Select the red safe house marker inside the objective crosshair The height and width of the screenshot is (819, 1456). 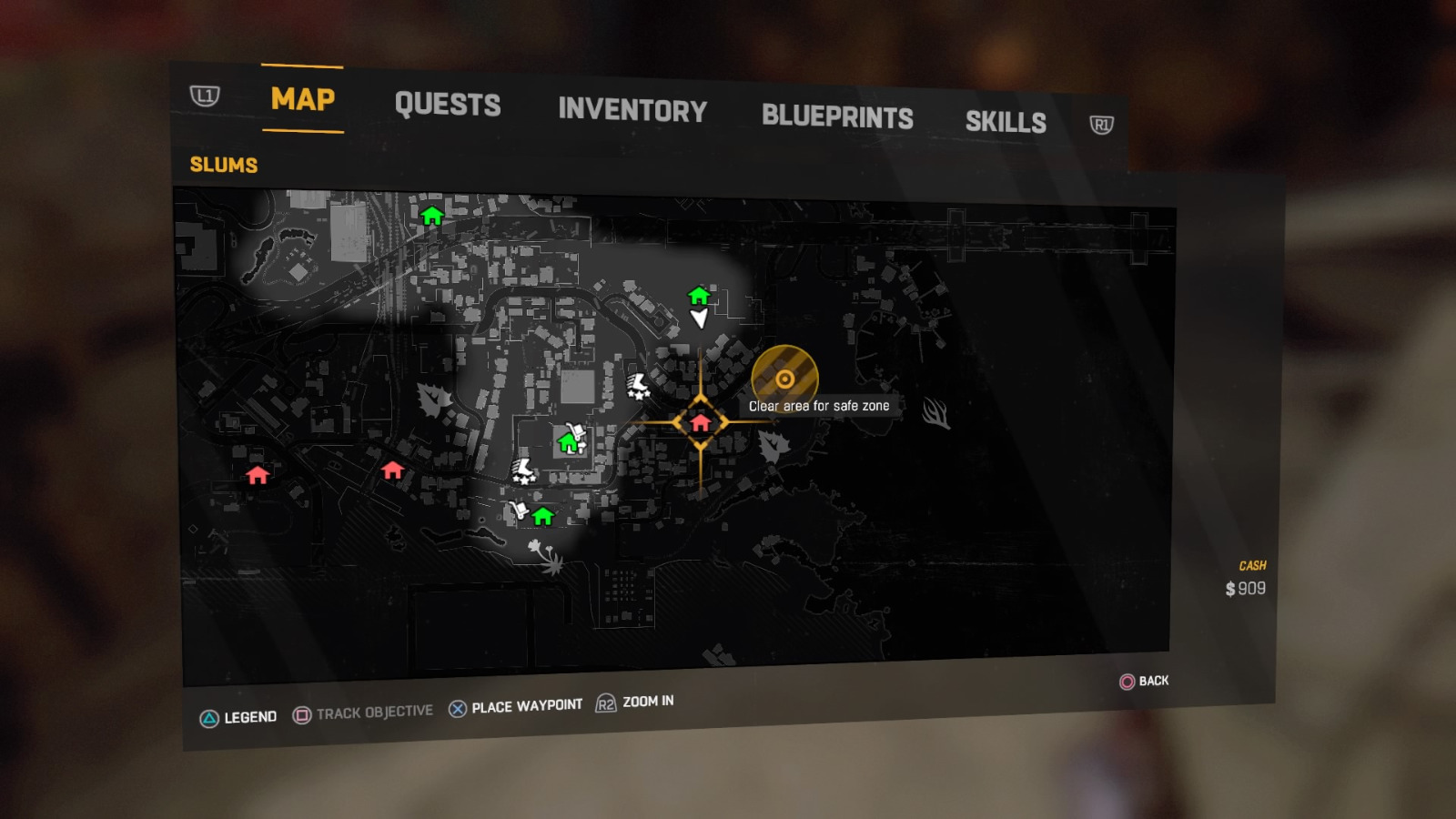pyautogui.click(x=700, y=422)
